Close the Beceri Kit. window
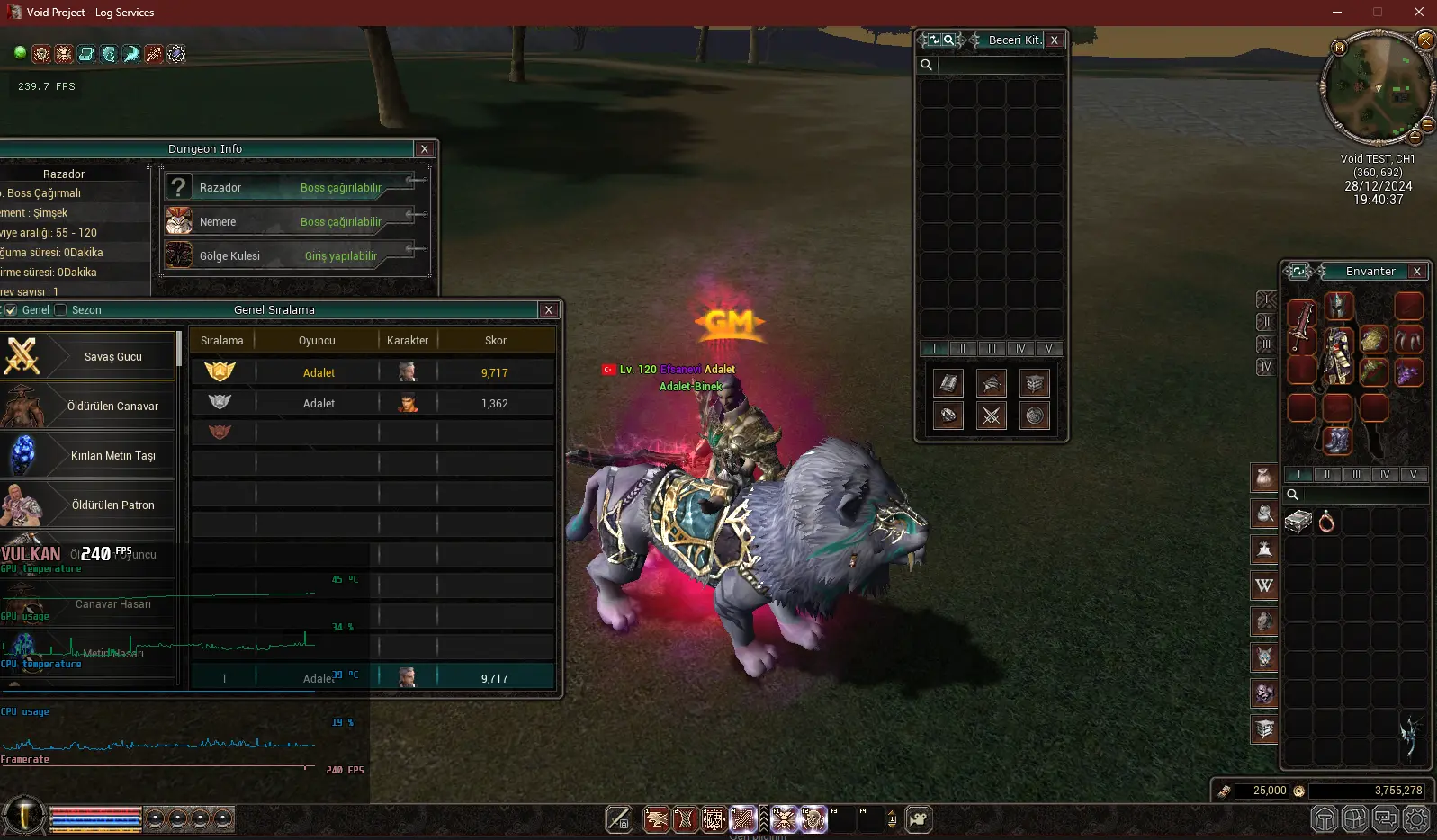The height and width of the screenshot is (840, 1437). pos(1055,40)
